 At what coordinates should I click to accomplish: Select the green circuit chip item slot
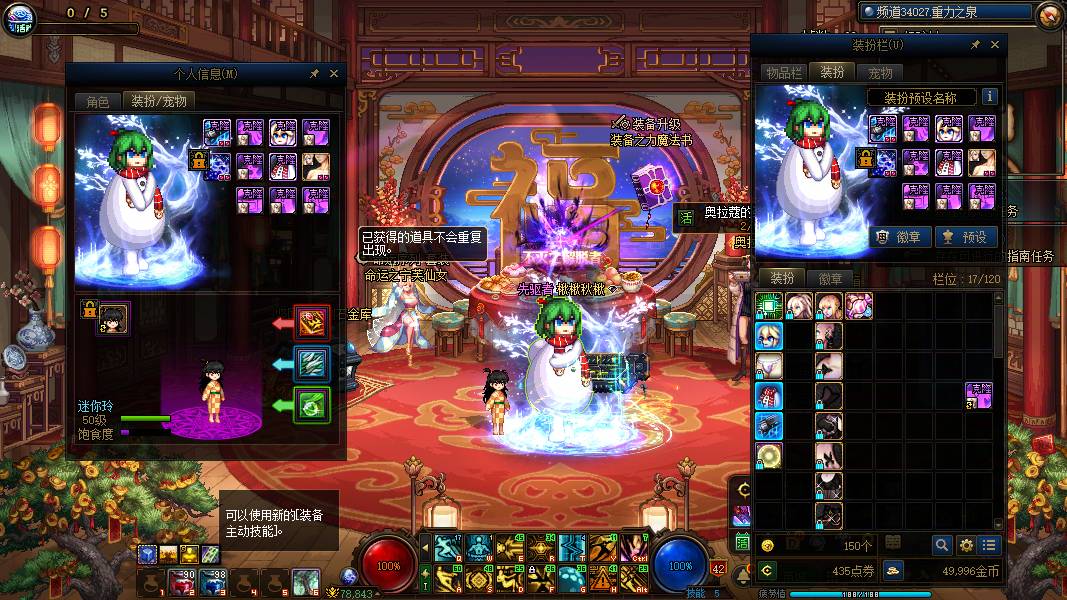point(769,306)
